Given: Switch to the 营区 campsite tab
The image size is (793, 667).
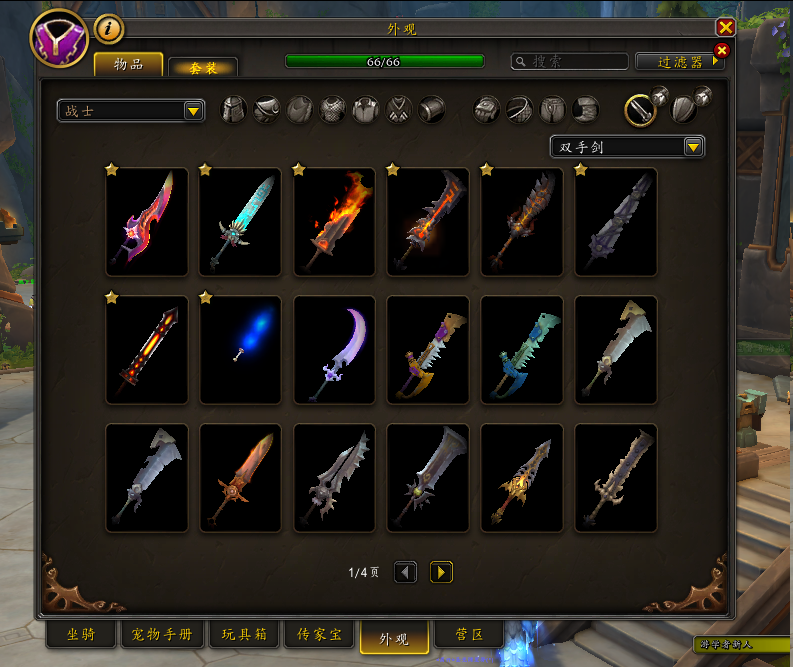Looking at the screenshot, I should (470, 635).
